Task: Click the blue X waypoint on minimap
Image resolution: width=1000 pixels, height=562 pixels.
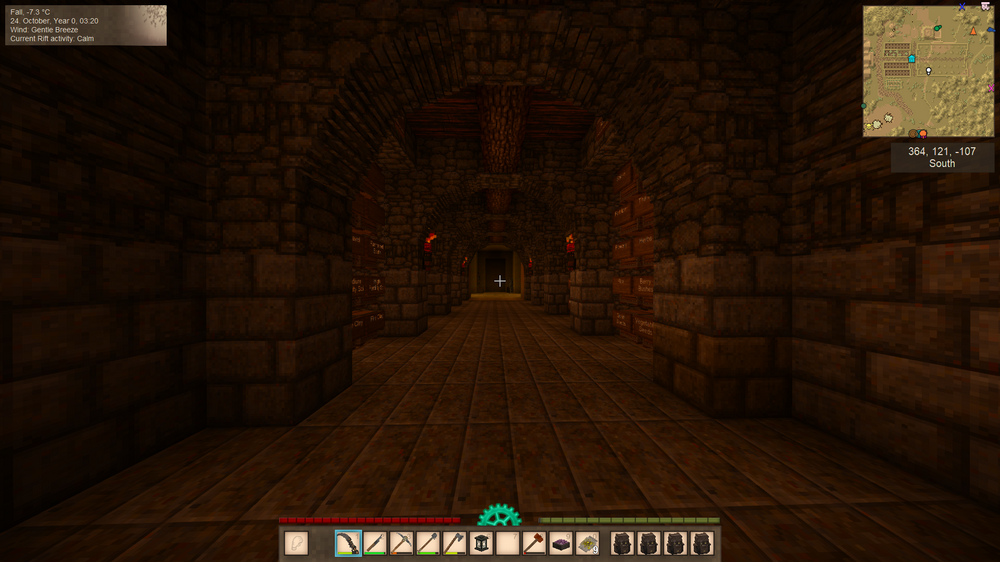Action: (962, 7)
